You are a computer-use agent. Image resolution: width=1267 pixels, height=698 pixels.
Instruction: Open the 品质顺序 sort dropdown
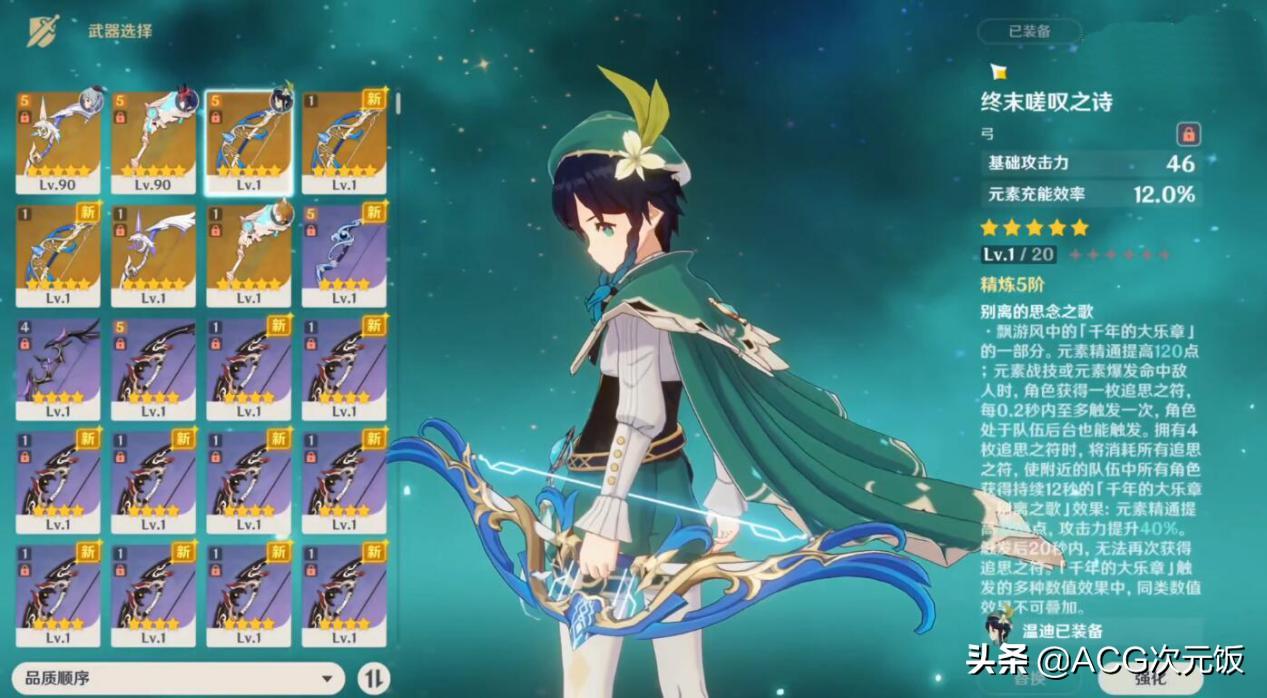[x=180, y=678]
